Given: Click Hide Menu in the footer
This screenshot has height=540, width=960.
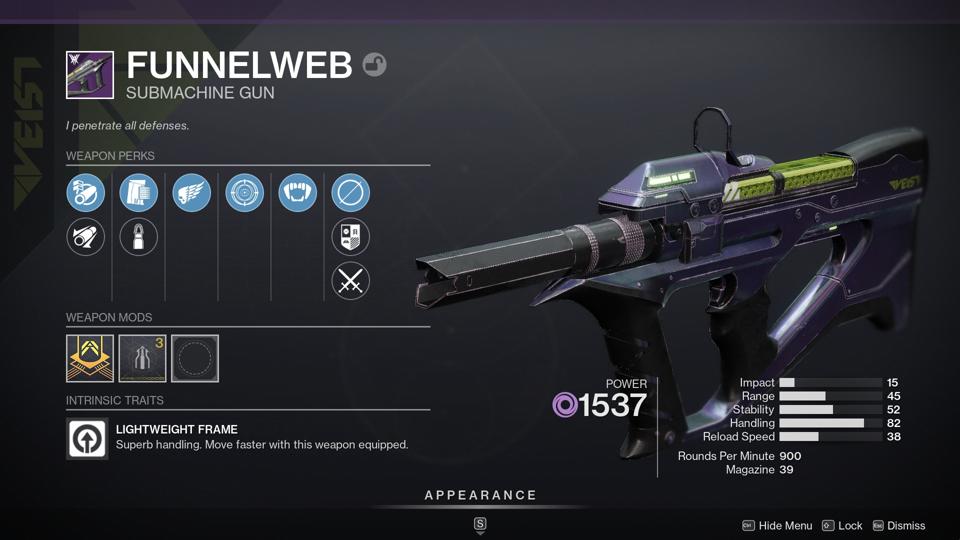Looking at the screenshot, I should pyautogui.click(x=777, y=526).
